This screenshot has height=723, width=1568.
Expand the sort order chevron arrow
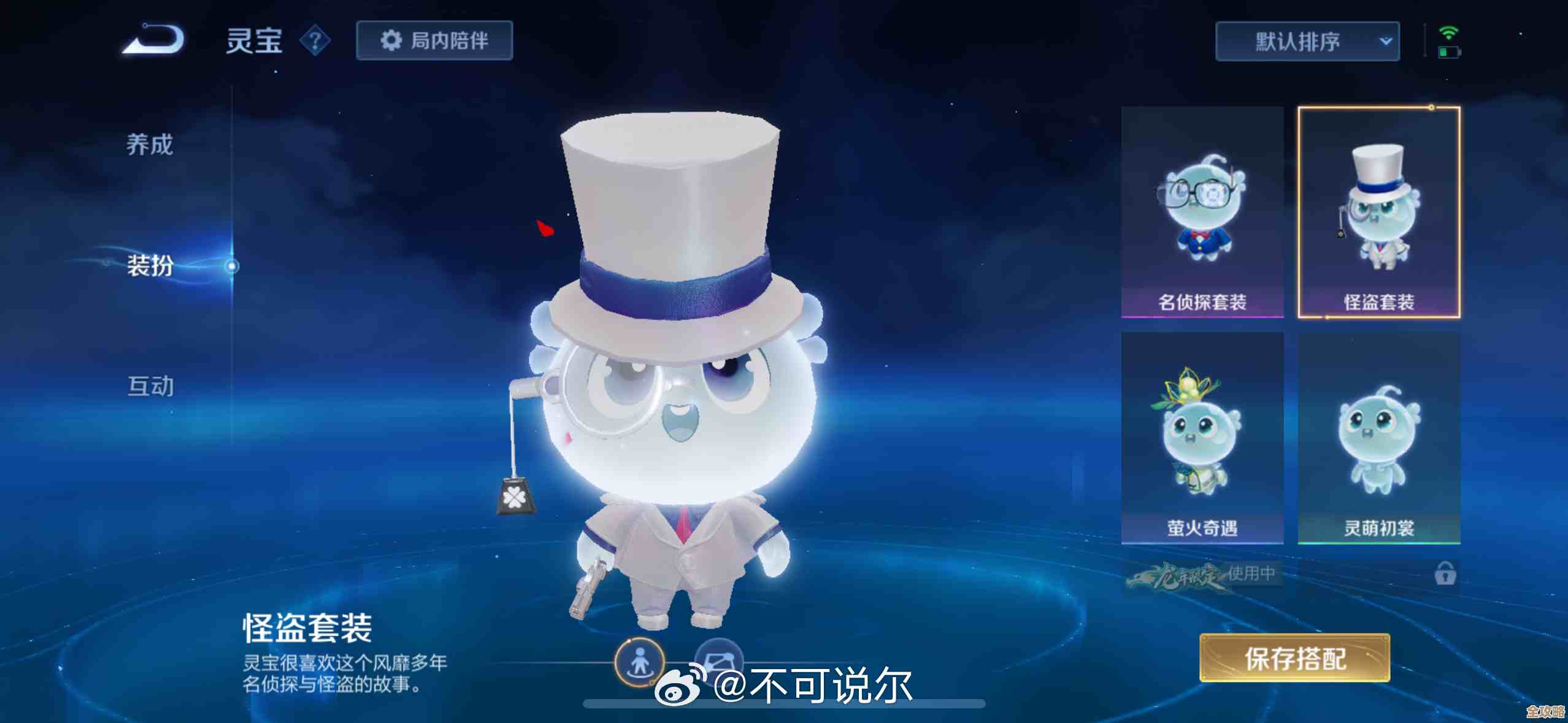coord(1385,41)
